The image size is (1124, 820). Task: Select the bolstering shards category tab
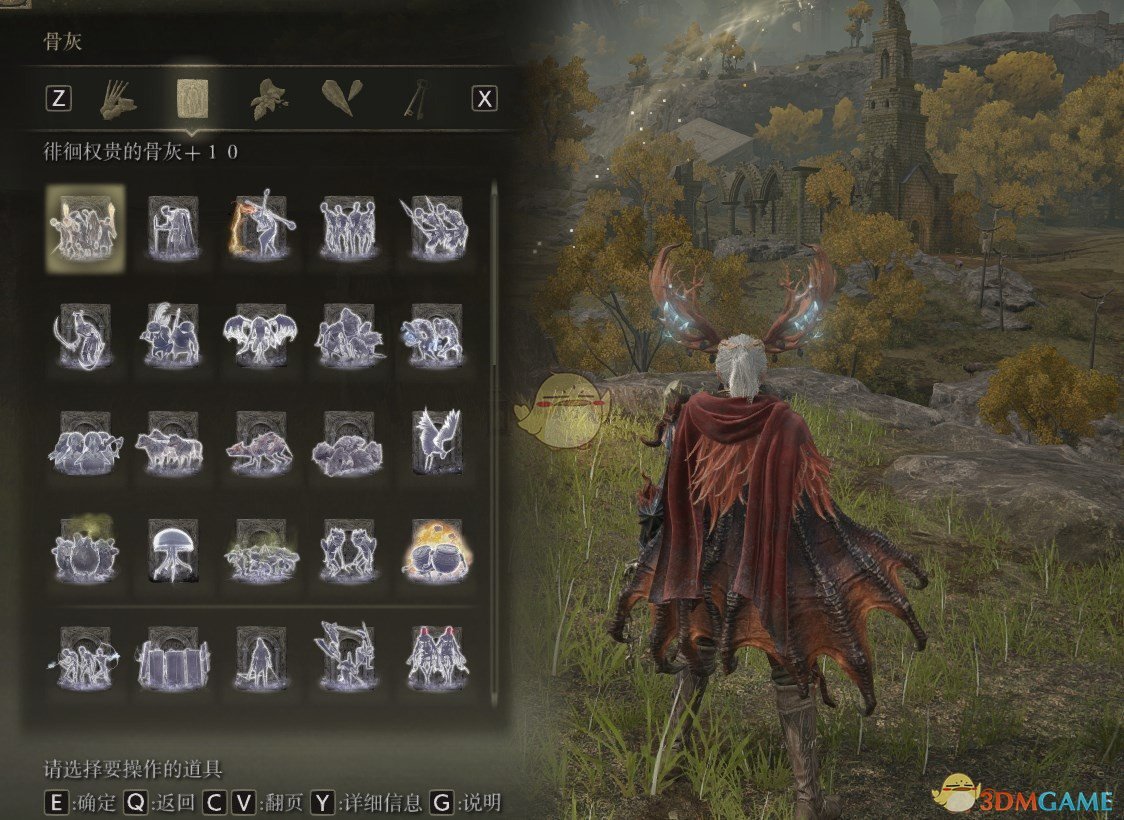tap(338, 98)
